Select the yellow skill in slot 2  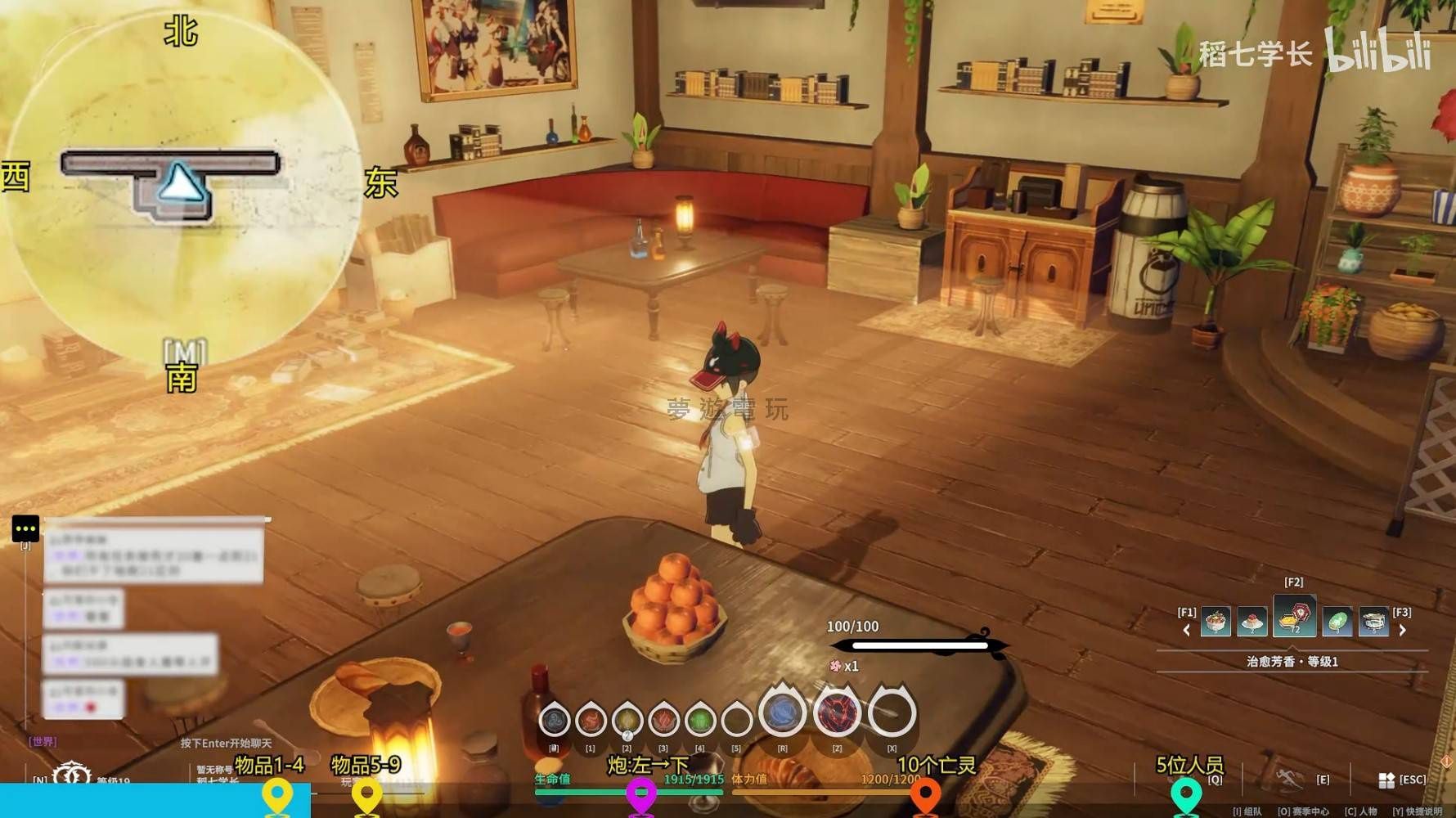(627, 721)
